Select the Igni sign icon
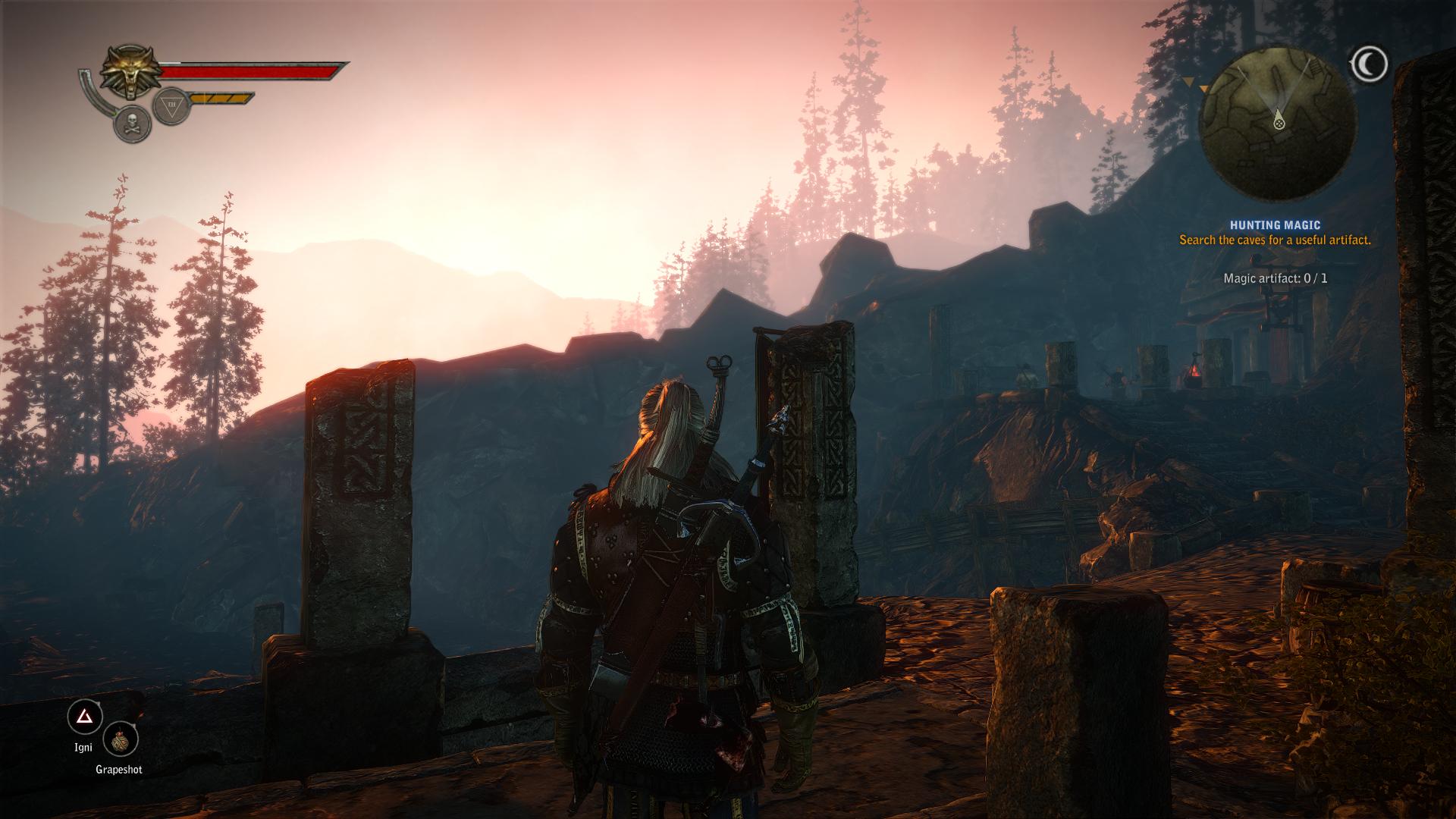Viewport: 1456px width, 819px height. [x=85, y=717]
